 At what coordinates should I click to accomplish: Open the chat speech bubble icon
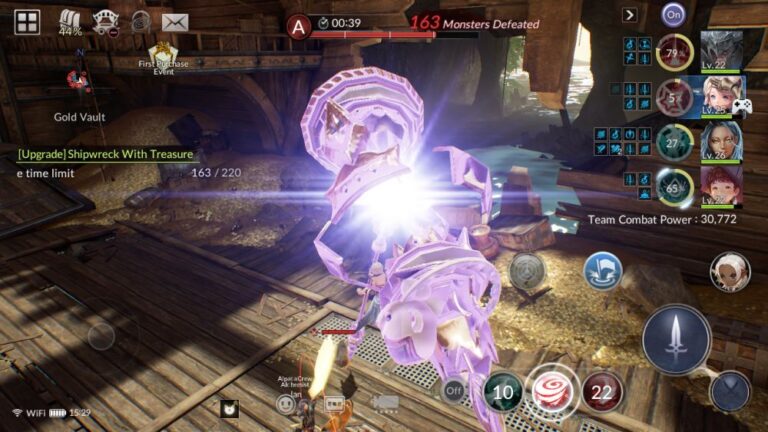334,404
